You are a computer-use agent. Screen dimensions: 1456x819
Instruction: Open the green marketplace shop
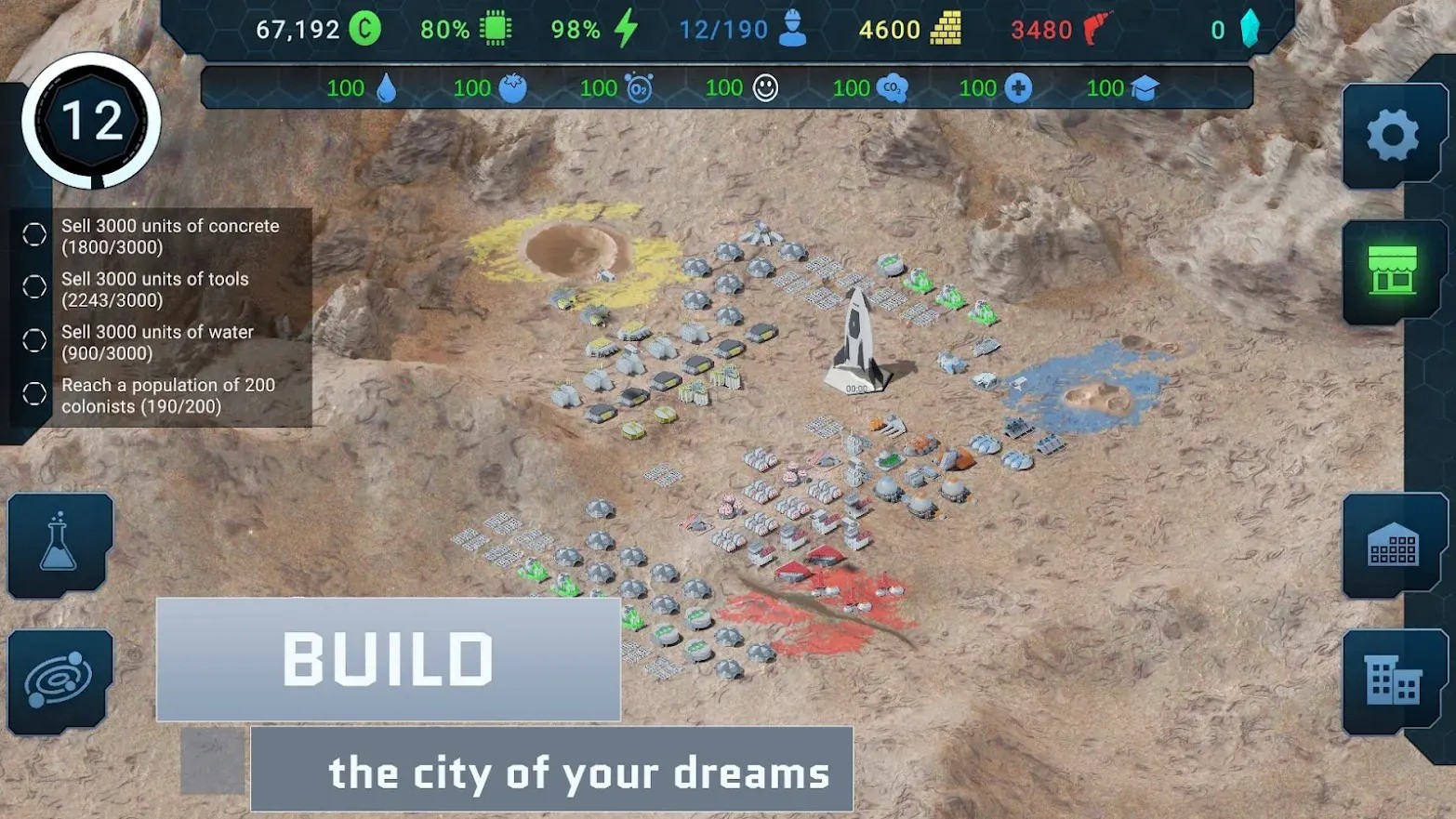click(1391, 270)
